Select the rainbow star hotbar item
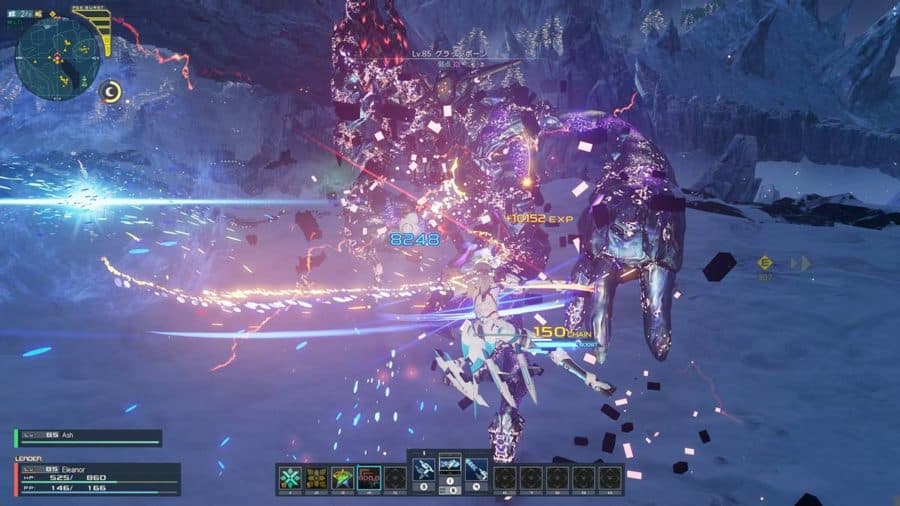The image size is (900, 506). (x=343, y=478)
